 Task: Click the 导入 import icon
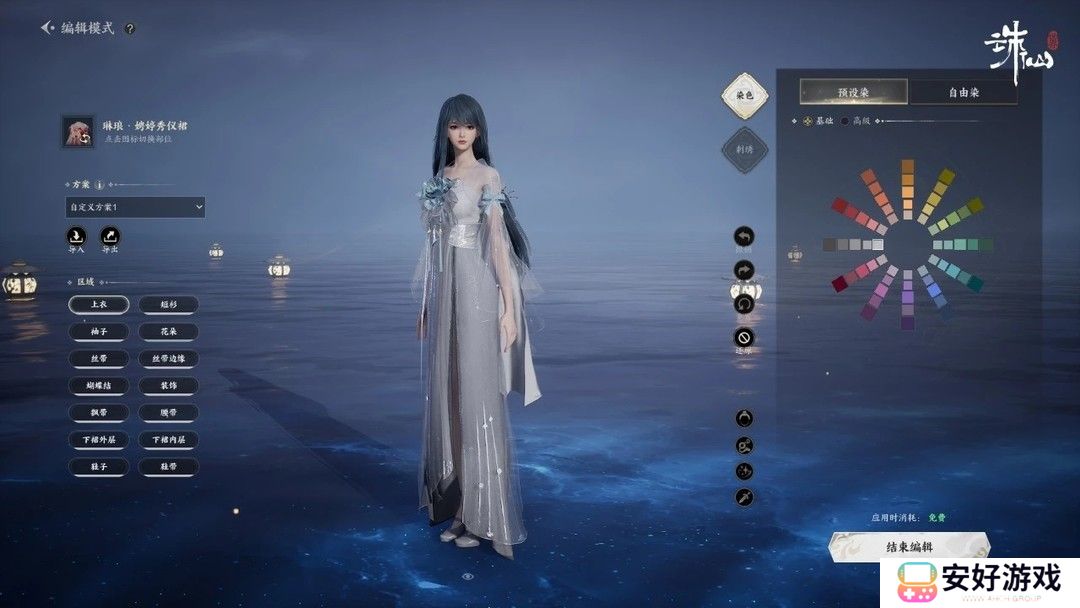click(x=76, y=237)
